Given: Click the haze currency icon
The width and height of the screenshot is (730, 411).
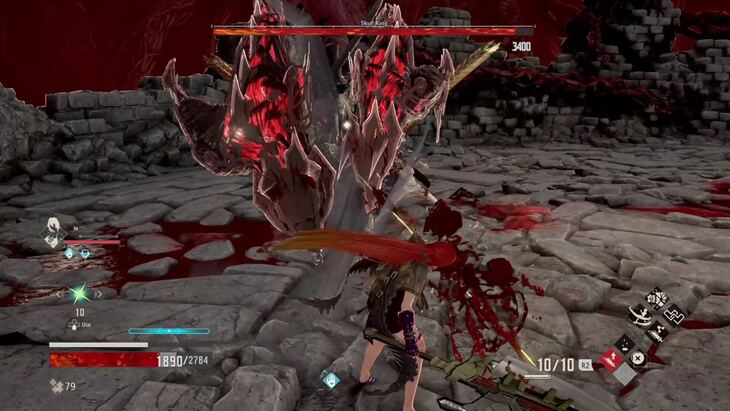Looking at the screenshot, I should (x=56, y=385).
